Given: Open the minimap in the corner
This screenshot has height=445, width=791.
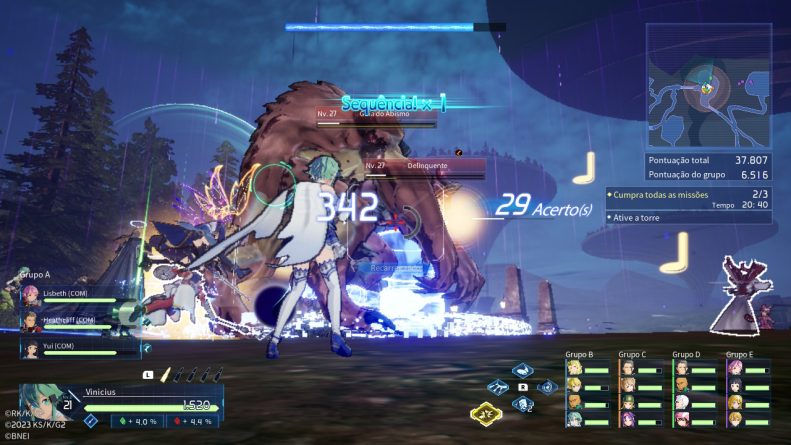Looking at the screenshot, I should coord(708,86).
